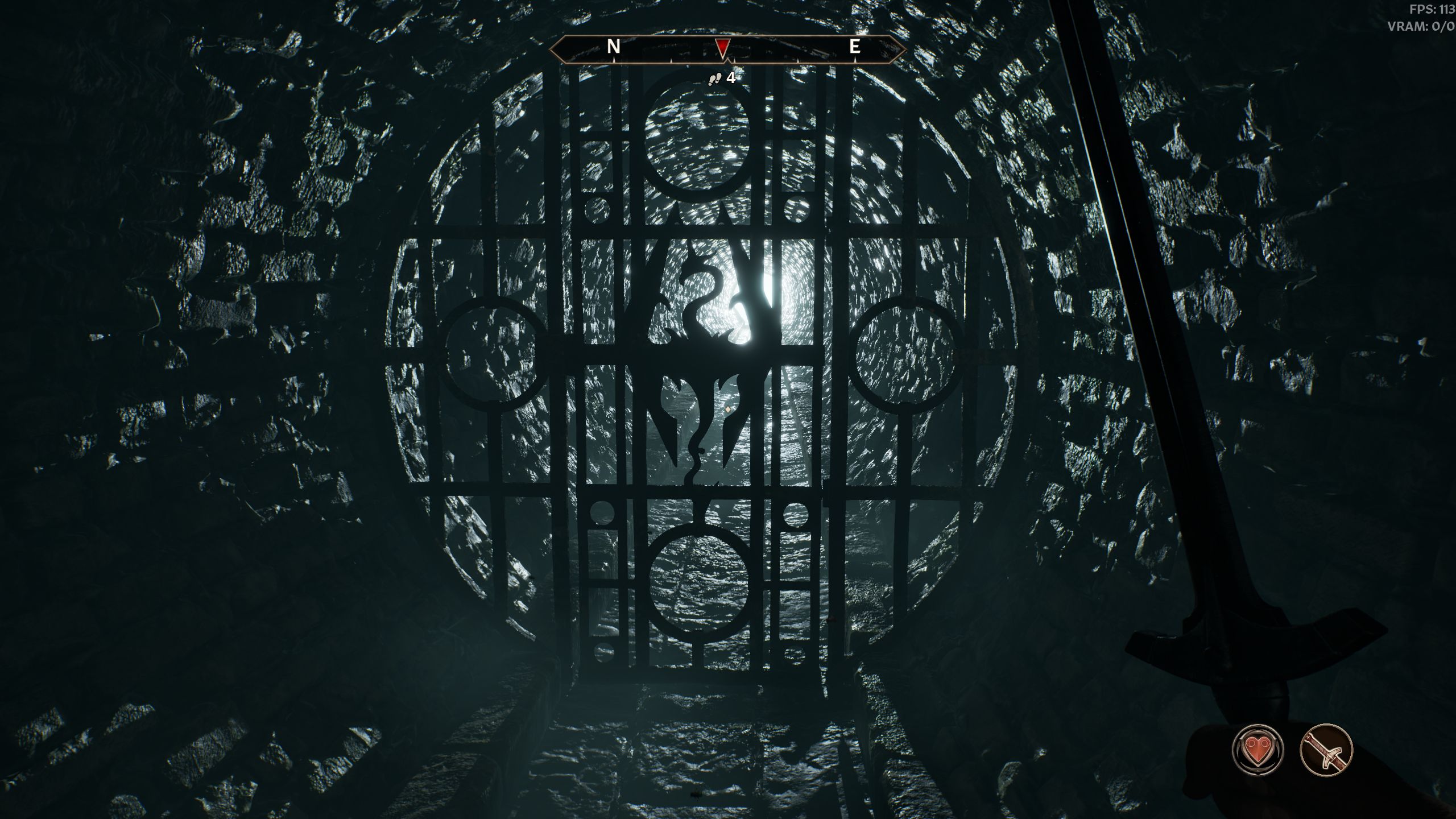1456x819 pixels.
Task: Click the red compass marker
Action: pos(722,48)
